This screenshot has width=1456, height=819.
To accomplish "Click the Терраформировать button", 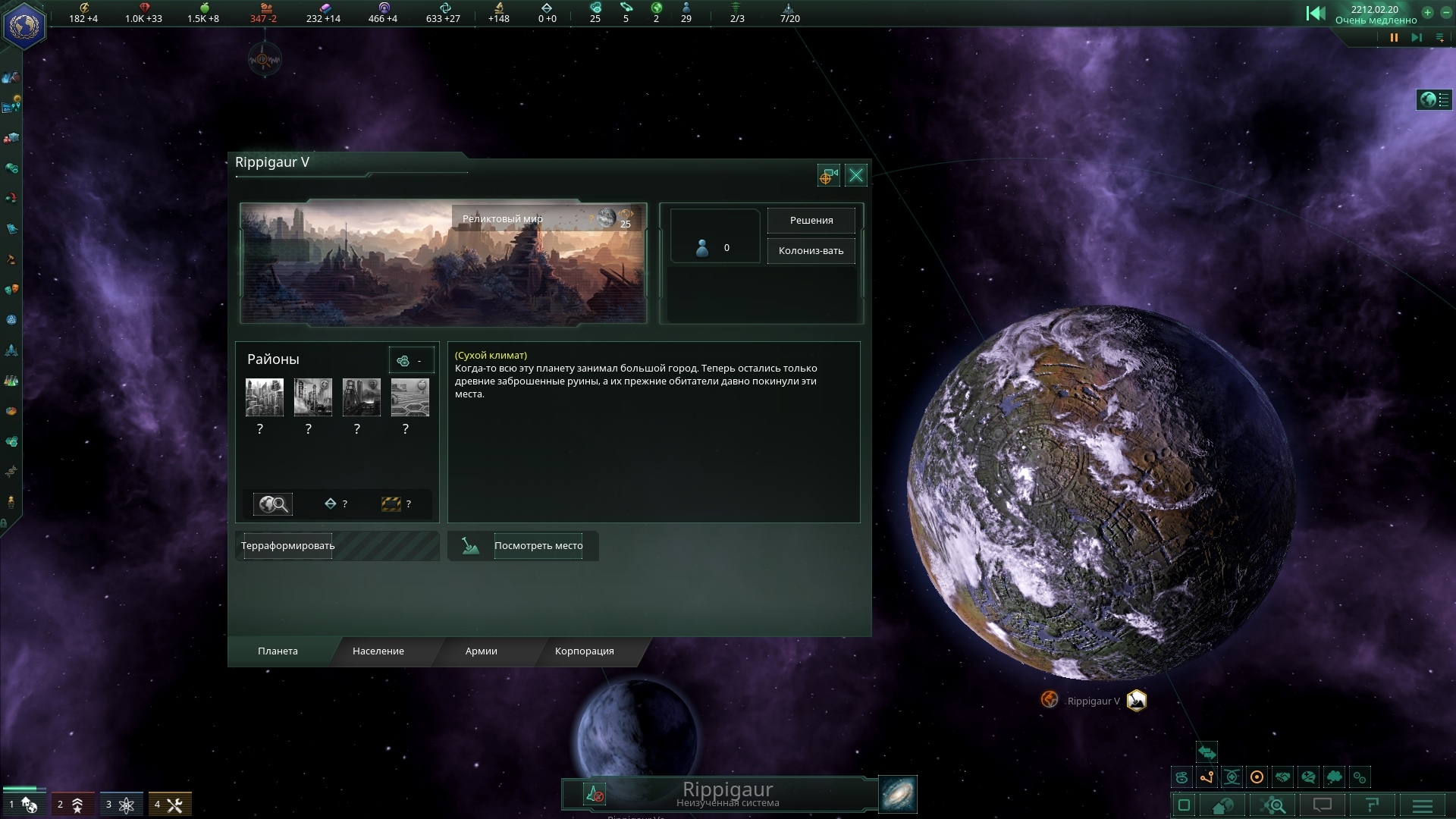I will [x=287, y=546].
